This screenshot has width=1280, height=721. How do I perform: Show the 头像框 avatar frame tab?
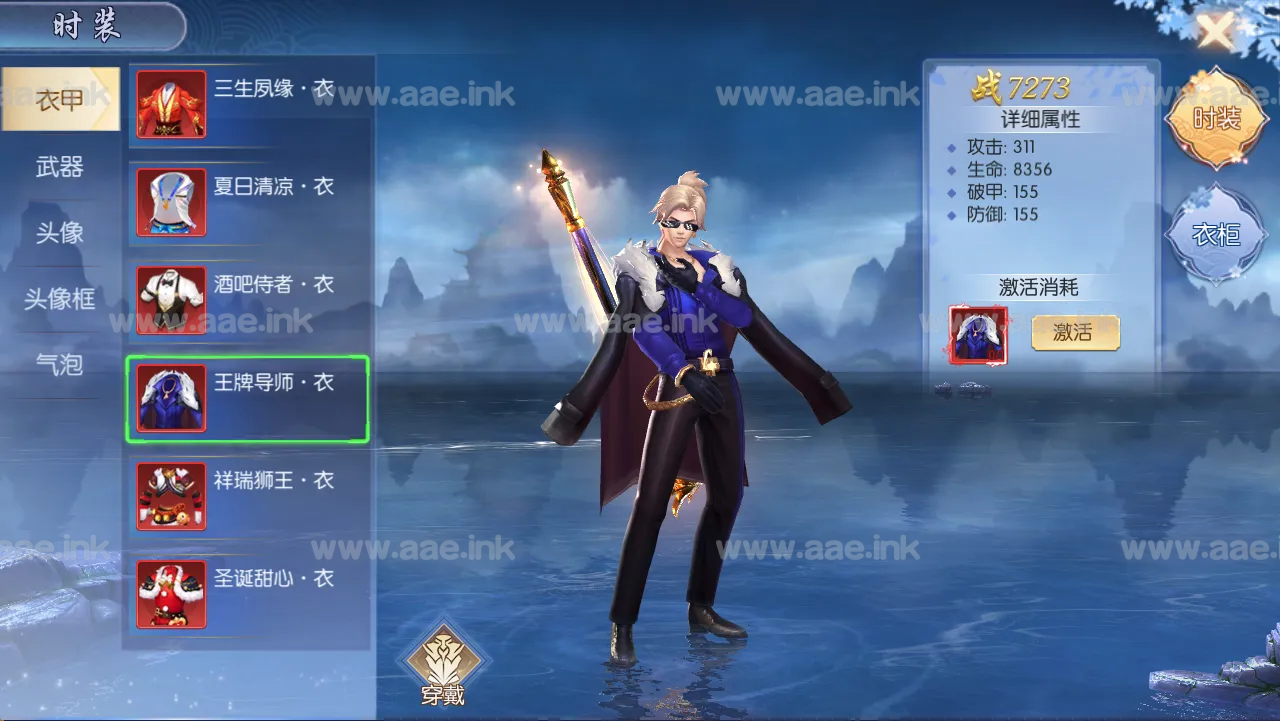pos(60,299)
